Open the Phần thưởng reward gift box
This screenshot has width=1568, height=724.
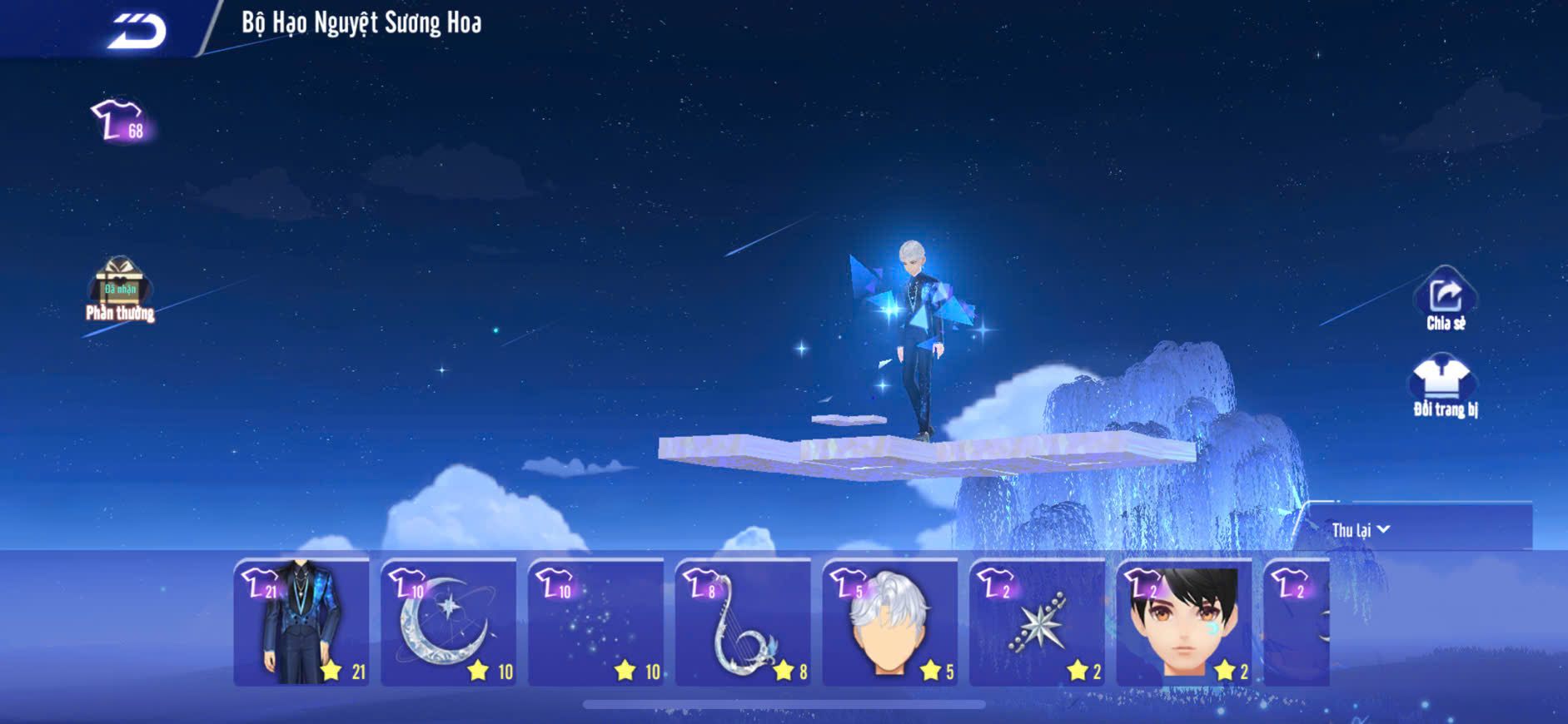coord(120,289)
